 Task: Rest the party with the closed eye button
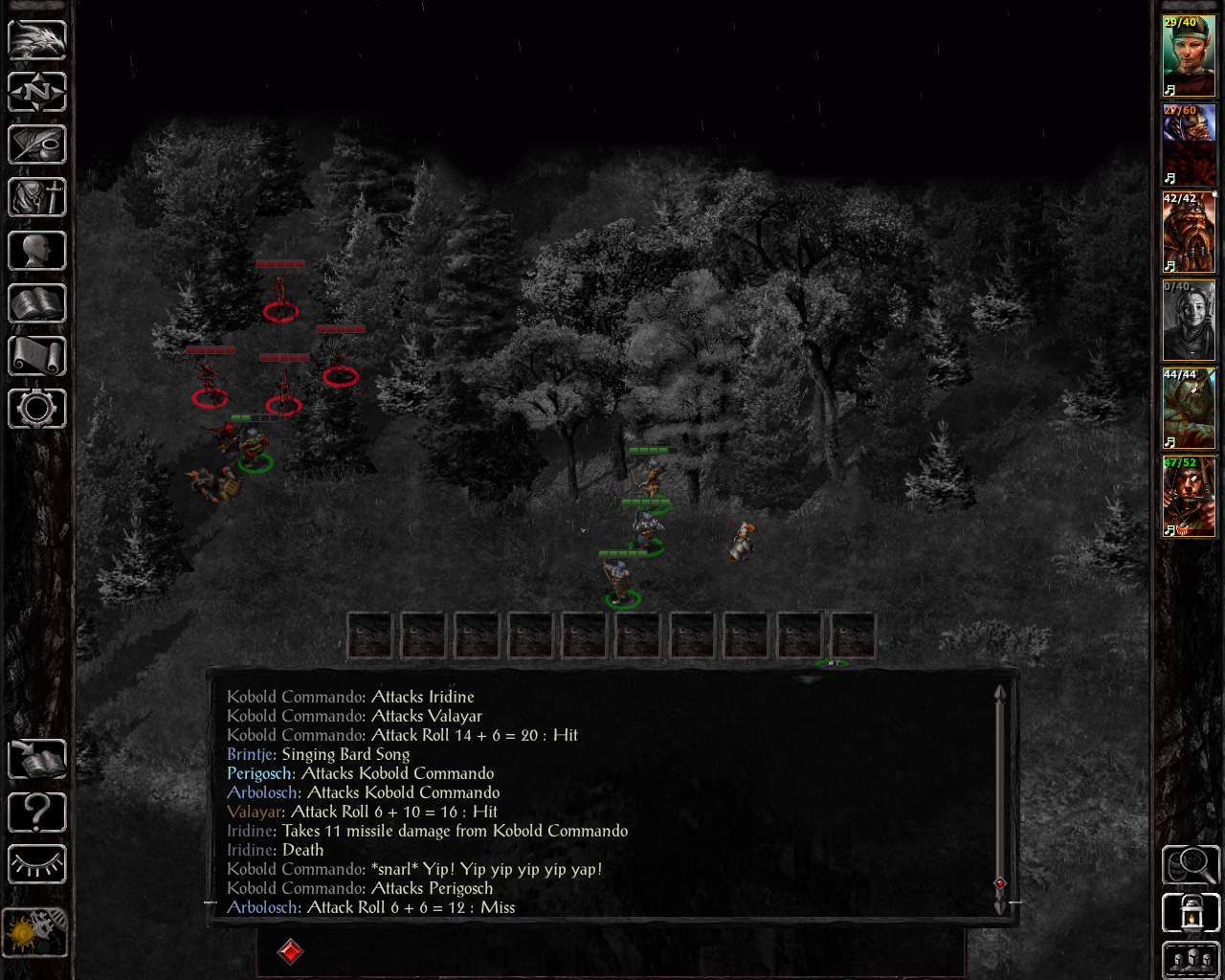click(x=37, y=865)
